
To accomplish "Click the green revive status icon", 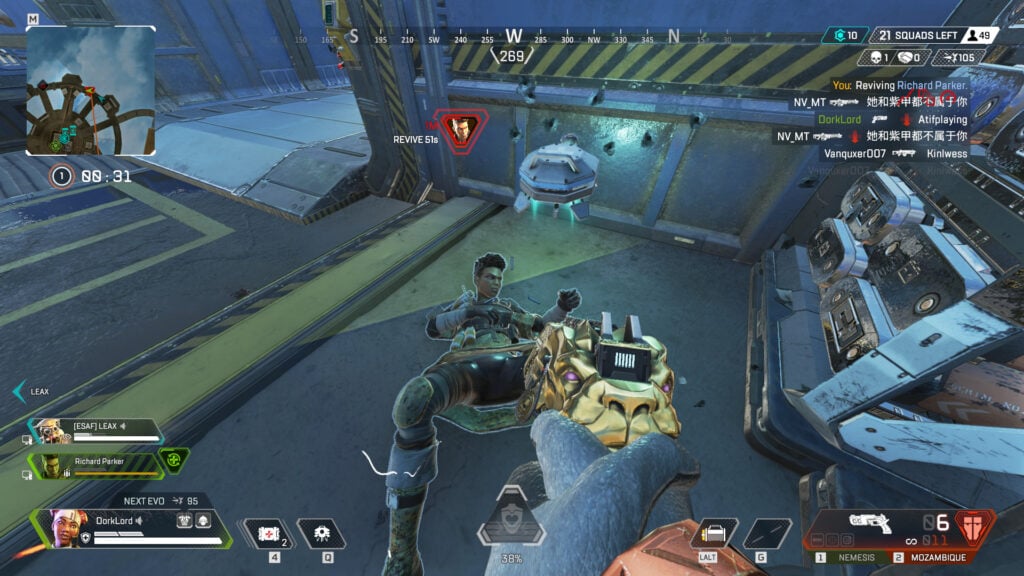I will pos(173,460).
